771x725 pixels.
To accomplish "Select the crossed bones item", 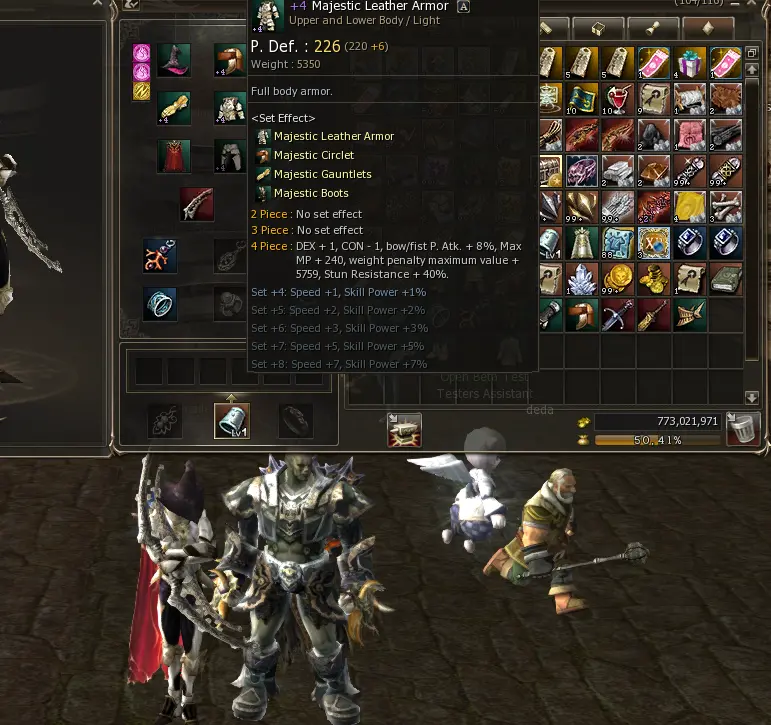I will click(x=724, y=207).
